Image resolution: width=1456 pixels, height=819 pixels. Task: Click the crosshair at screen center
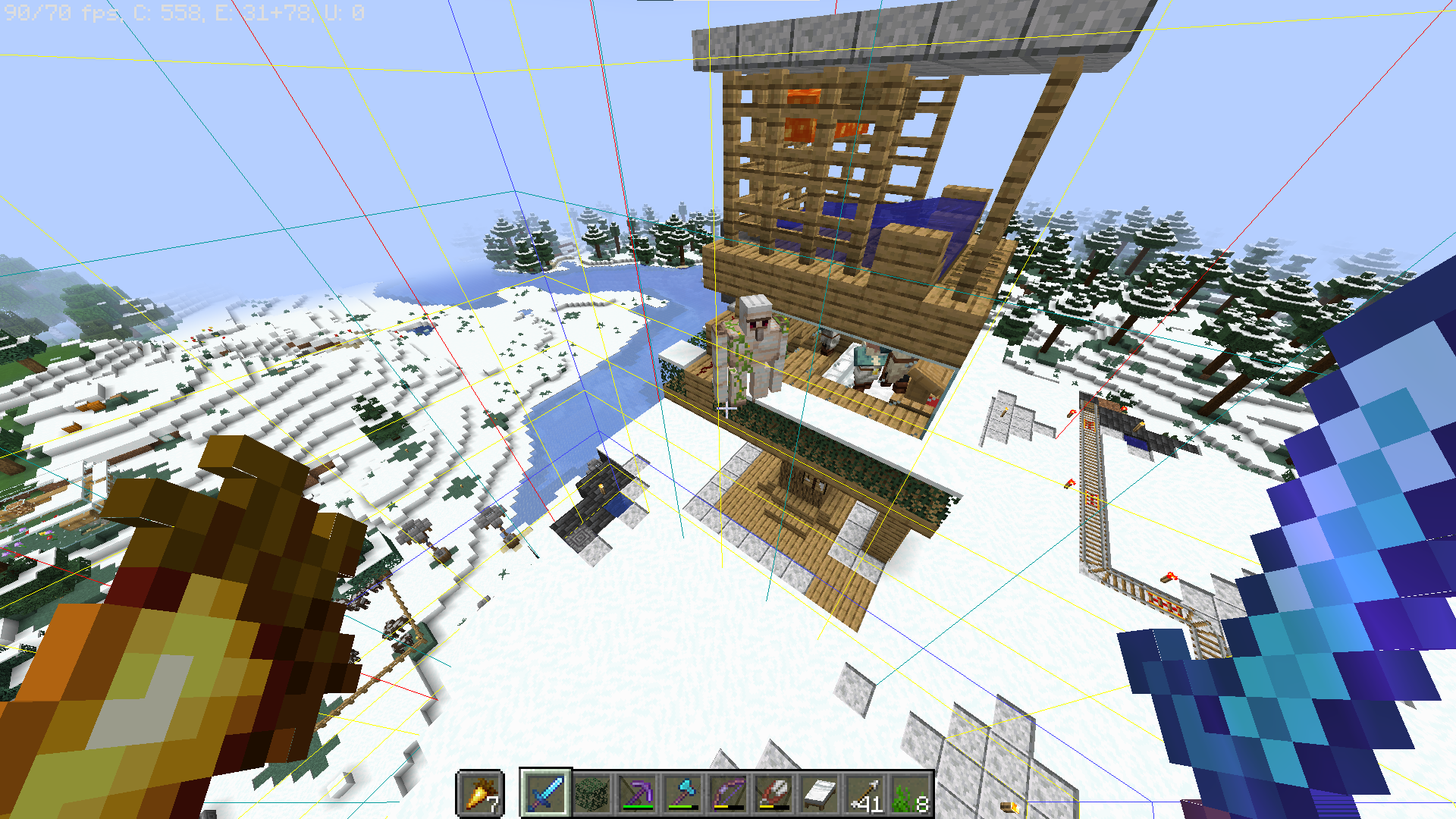click(x=726, y=409)
